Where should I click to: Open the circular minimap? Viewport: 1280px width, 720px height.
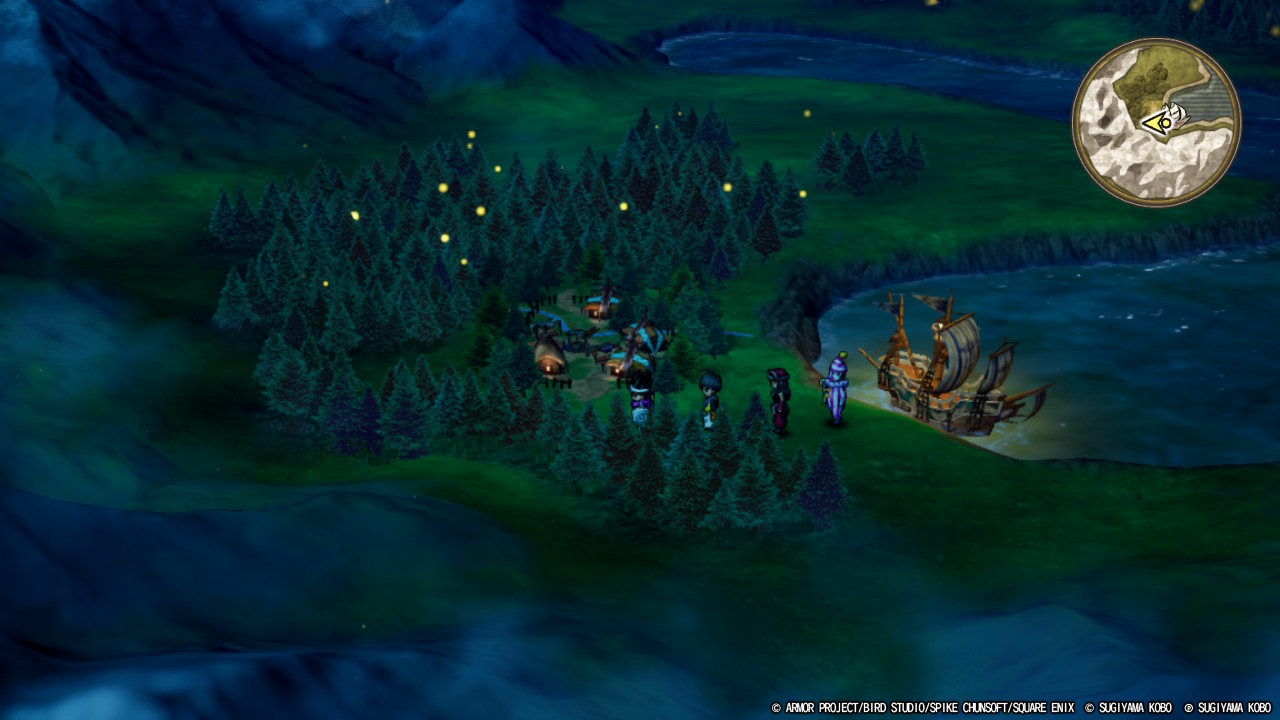click(1156, 122)
